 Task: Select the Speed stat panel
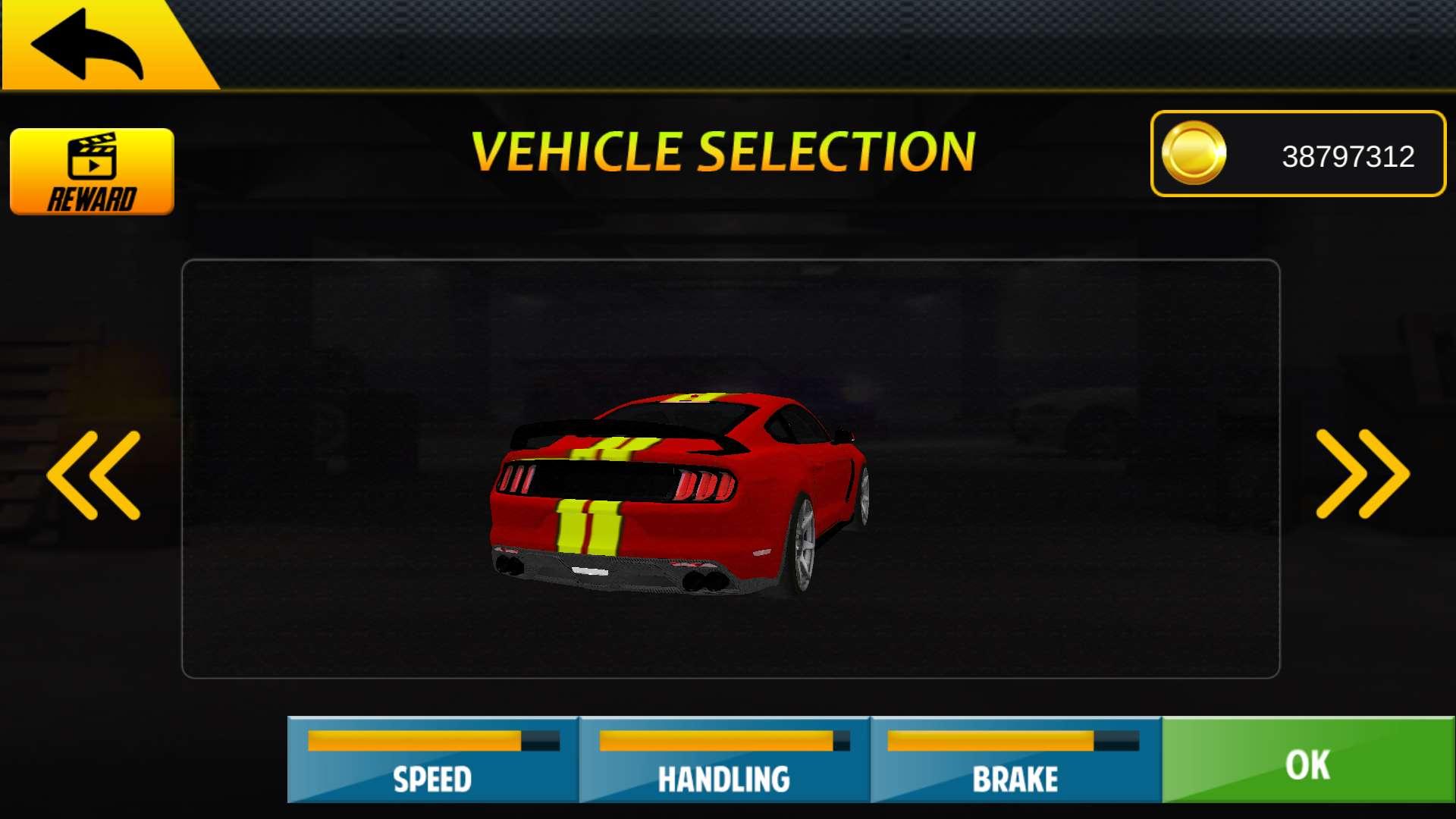tap(432, 760)
